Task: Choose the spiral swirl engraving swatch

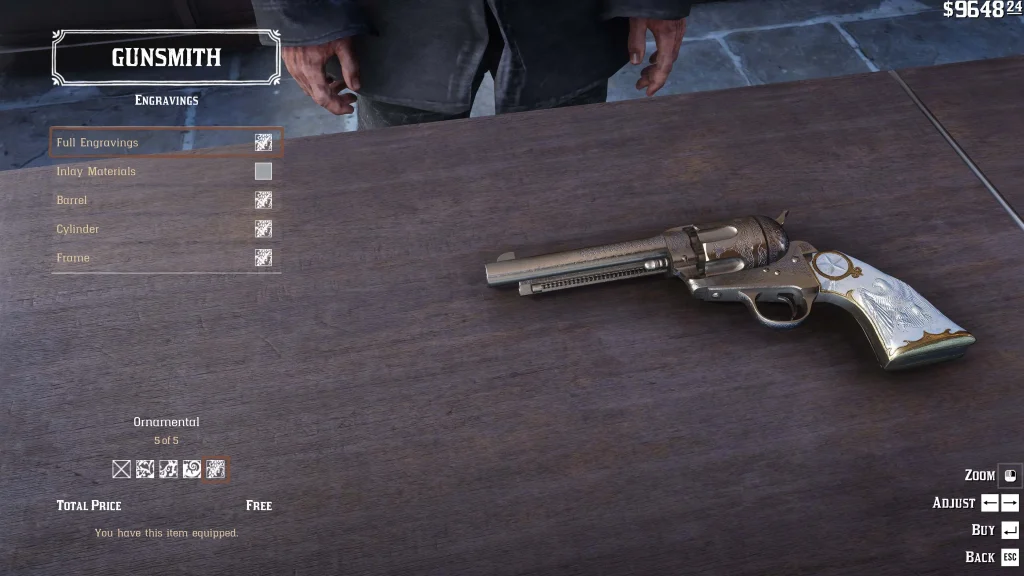Action: [x=192, y=469]
